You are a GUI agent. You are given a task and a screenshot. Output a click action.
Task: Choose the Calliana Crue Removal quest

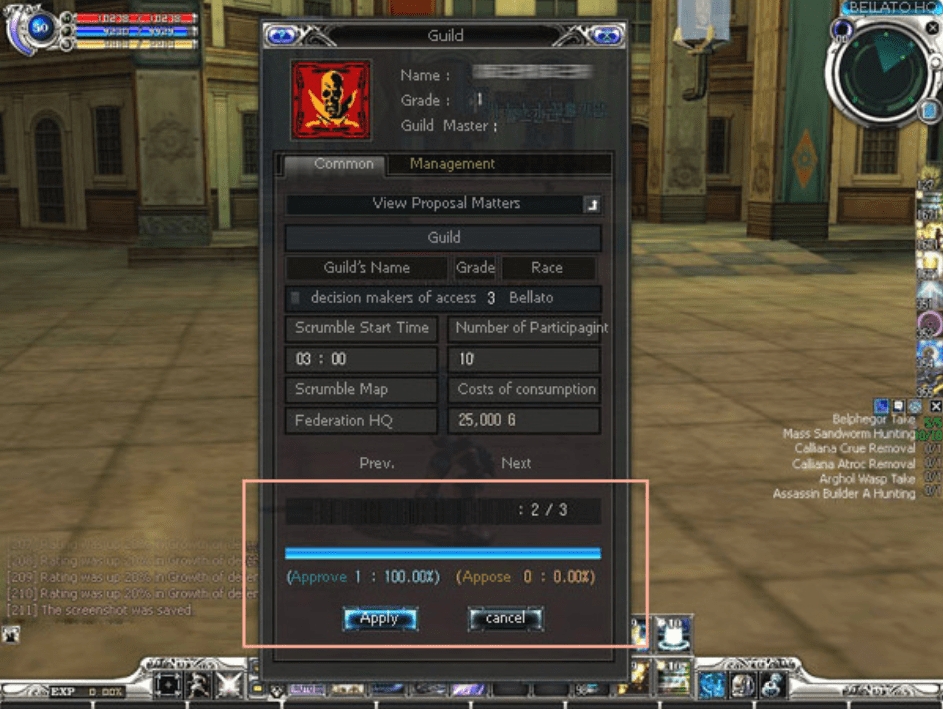click(x=853, y=449)
